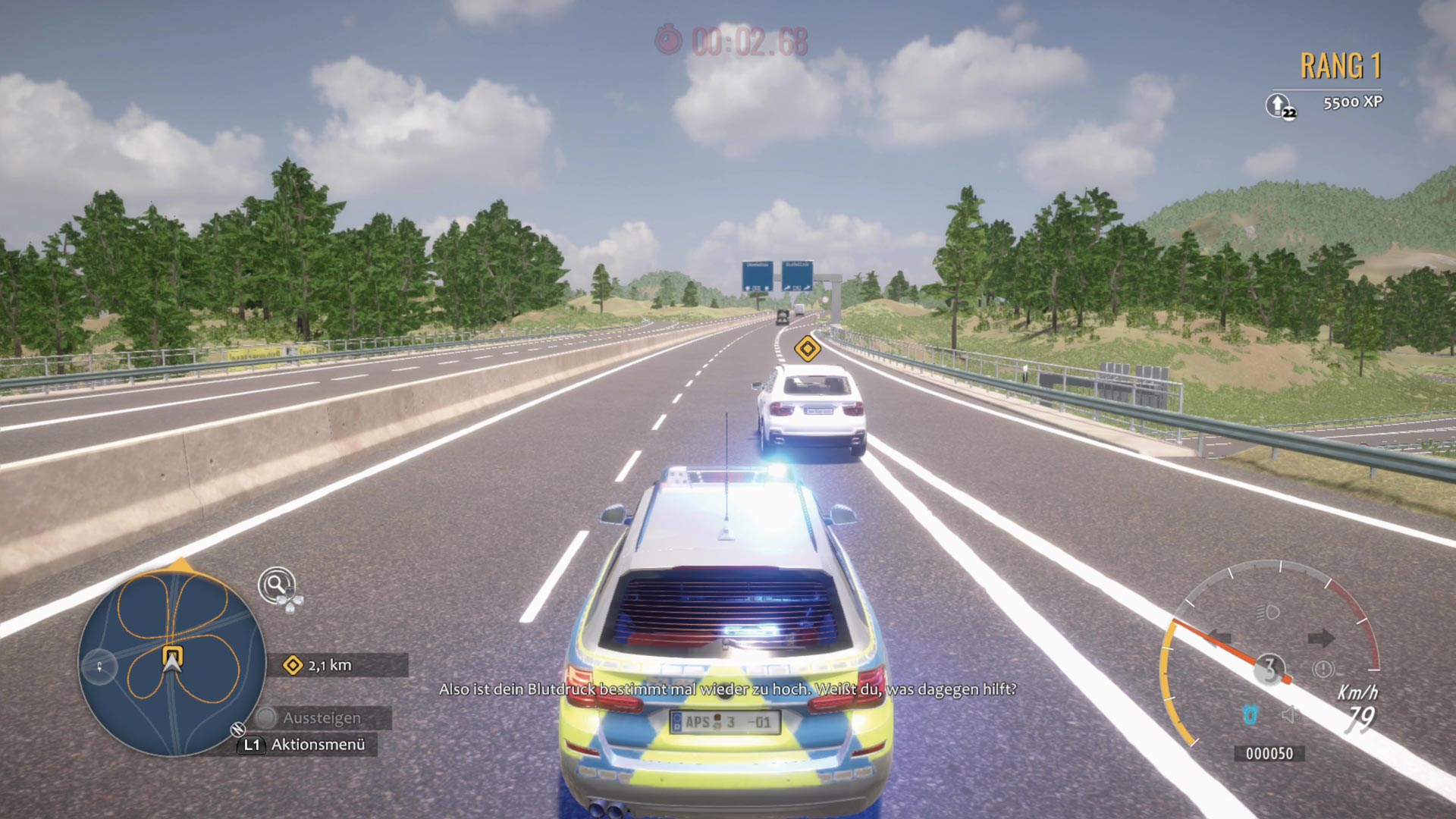Click the magnifying glass search icon

(x=276, y=585)
